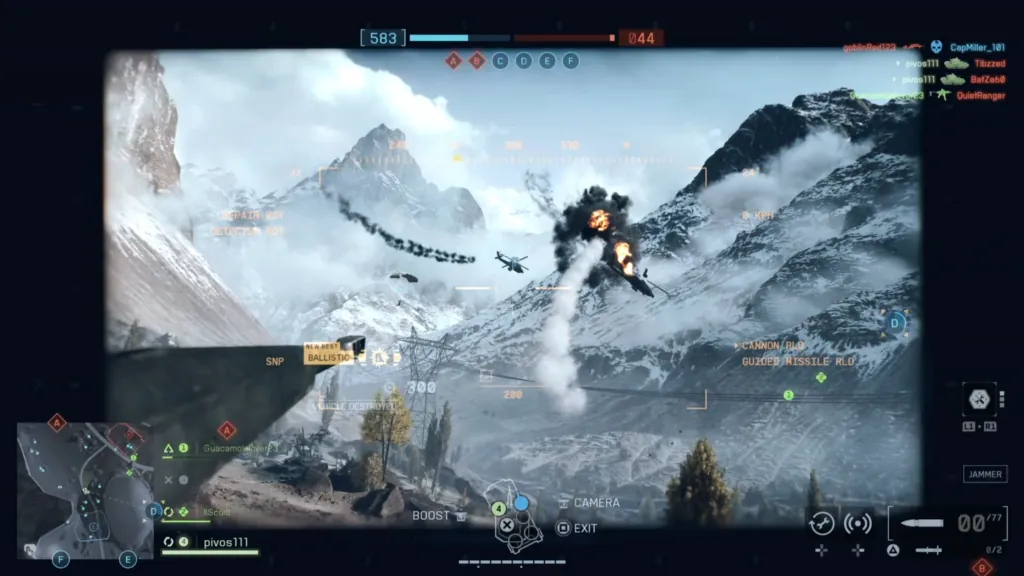The width and height of the screenshot is (1024, 576).
Task: Select capture point E in the top objective row
Action: [x=547, y=61]
